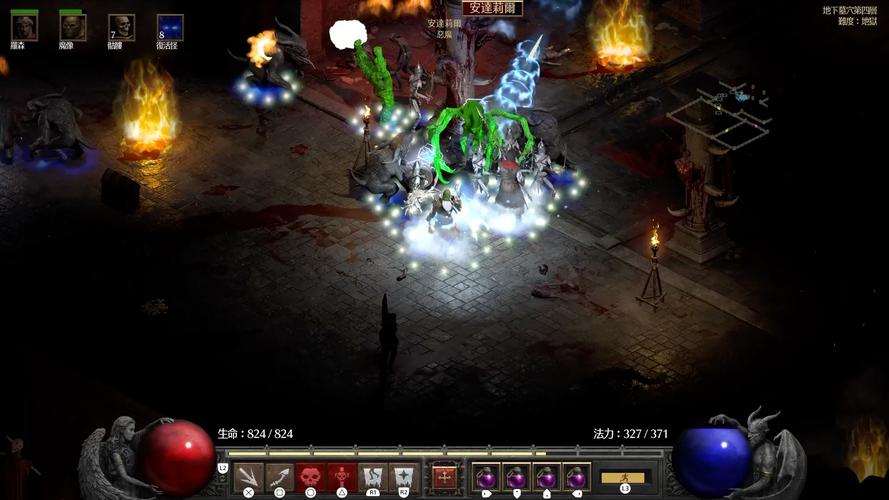889x500 pixels.
Task: Select the 羅森 mercenary portrait
Action: (24, 27)
